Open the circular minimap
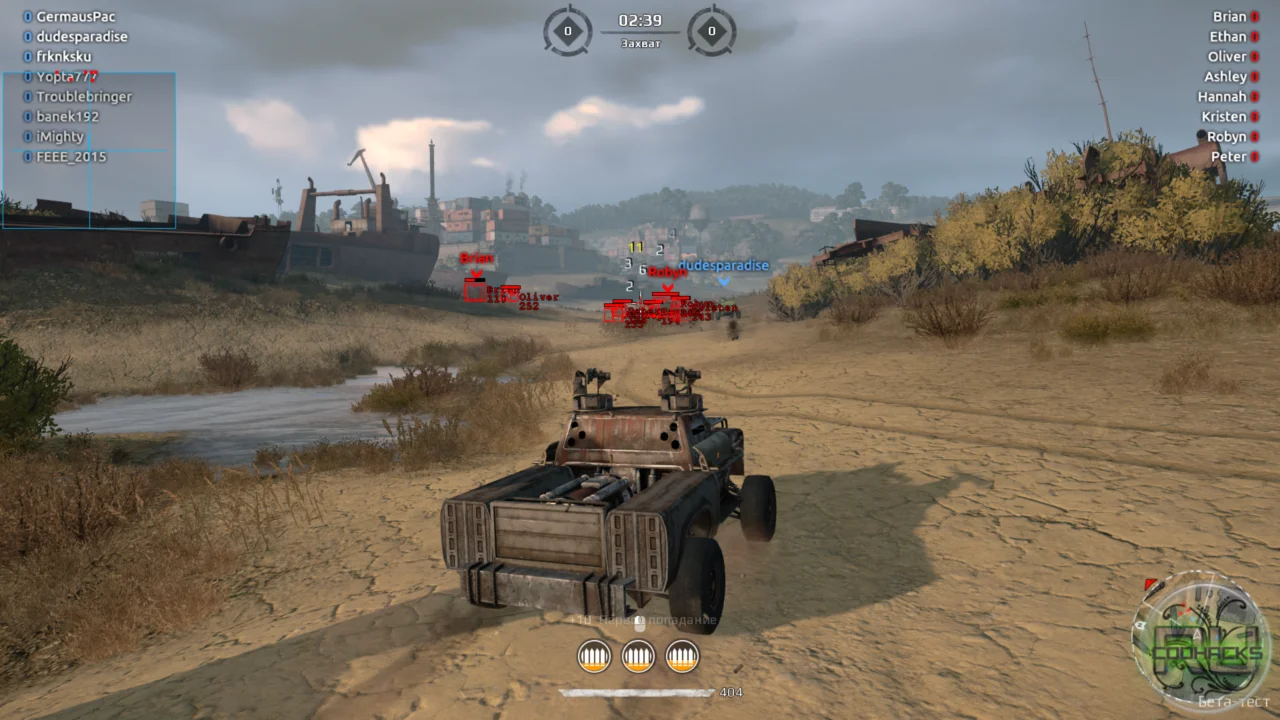This screenshot has height=720, width=1280. click(x=1200, y=640)
